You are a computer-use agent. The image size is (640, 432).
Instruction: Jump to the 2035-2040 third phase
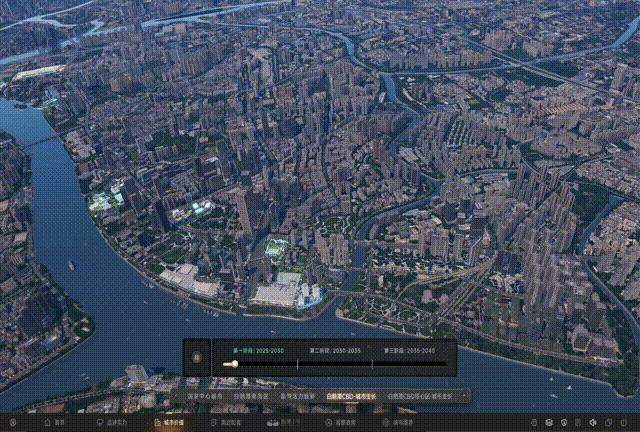(408, 351)
